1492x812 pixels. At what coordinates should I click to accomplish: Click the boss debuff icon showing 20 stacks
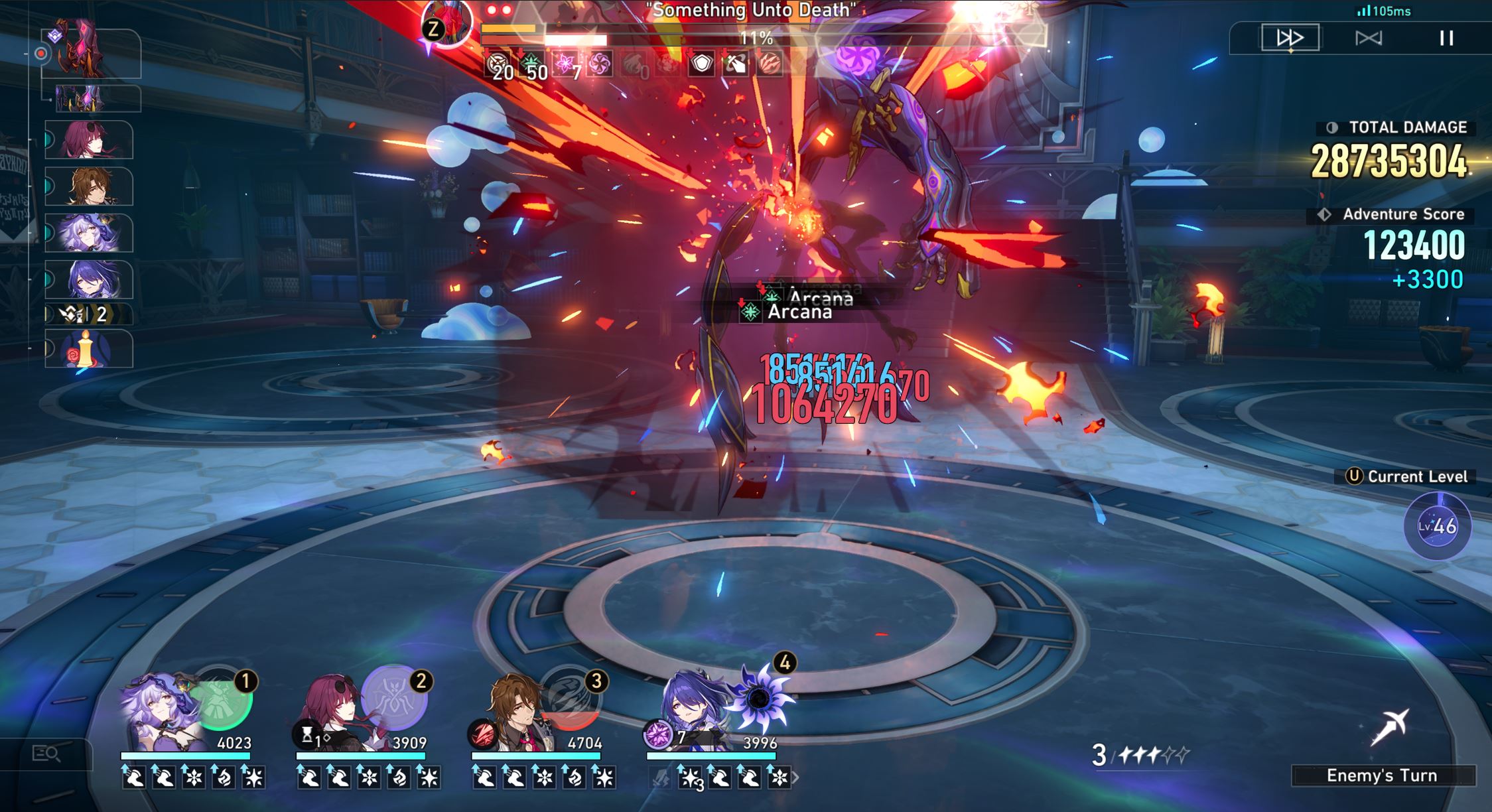pyautogui.click(x=498, y=66)
